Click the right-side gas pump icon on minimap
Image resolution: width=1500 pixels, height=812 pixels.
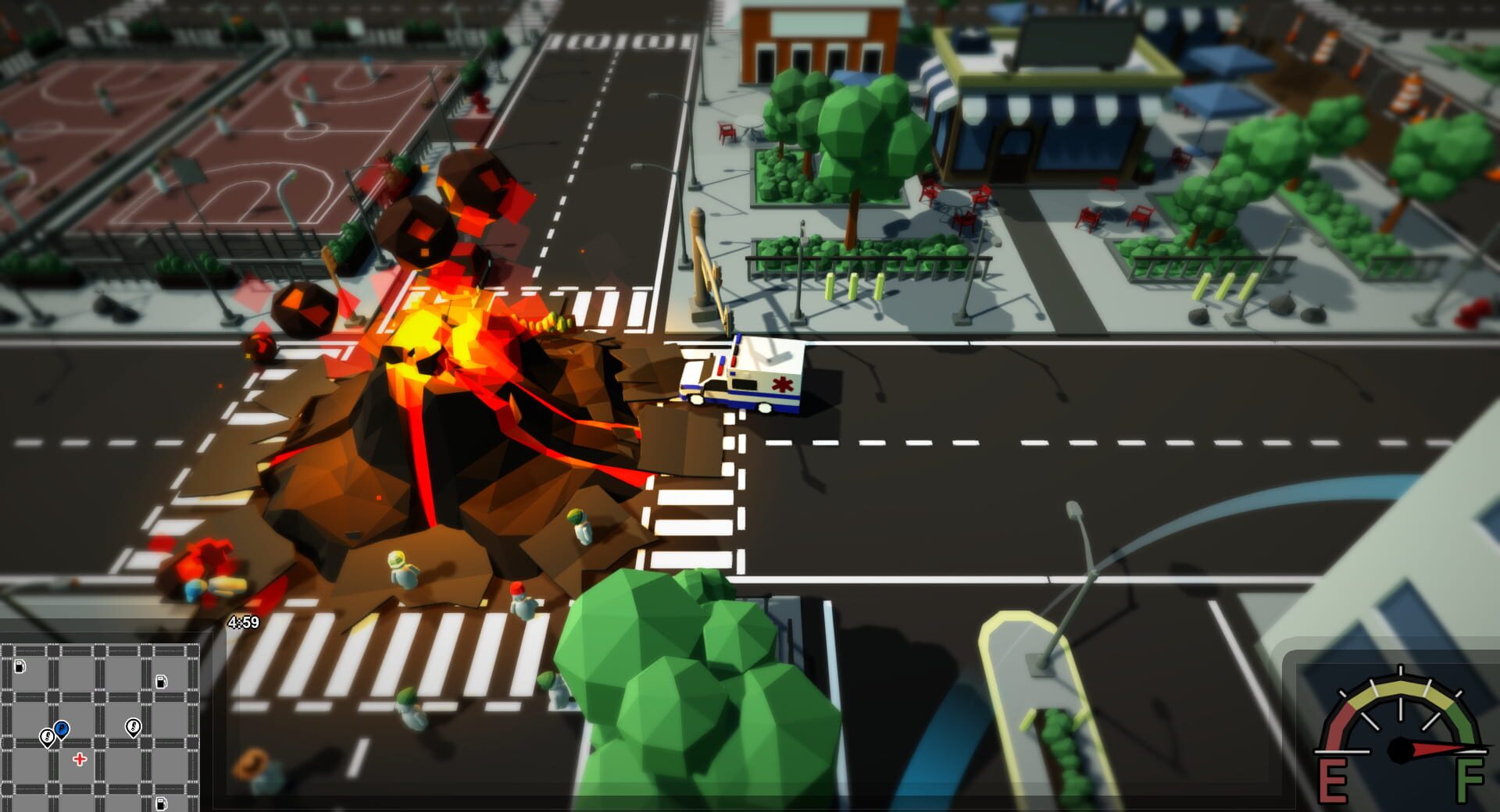pyautogui.click(x=161, y=682)
